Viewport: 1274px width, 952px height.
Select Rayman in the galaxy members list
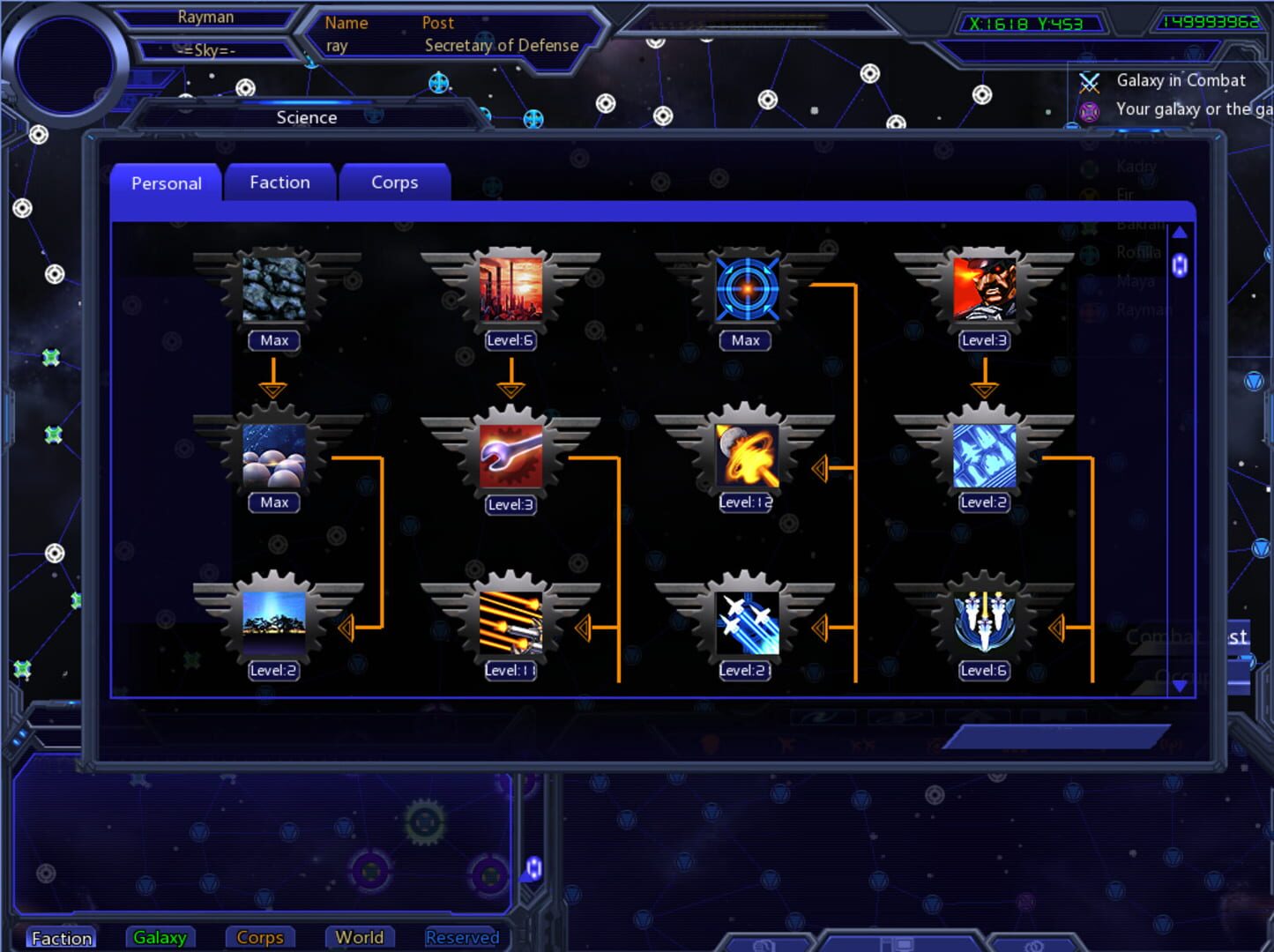[1144, 309]
